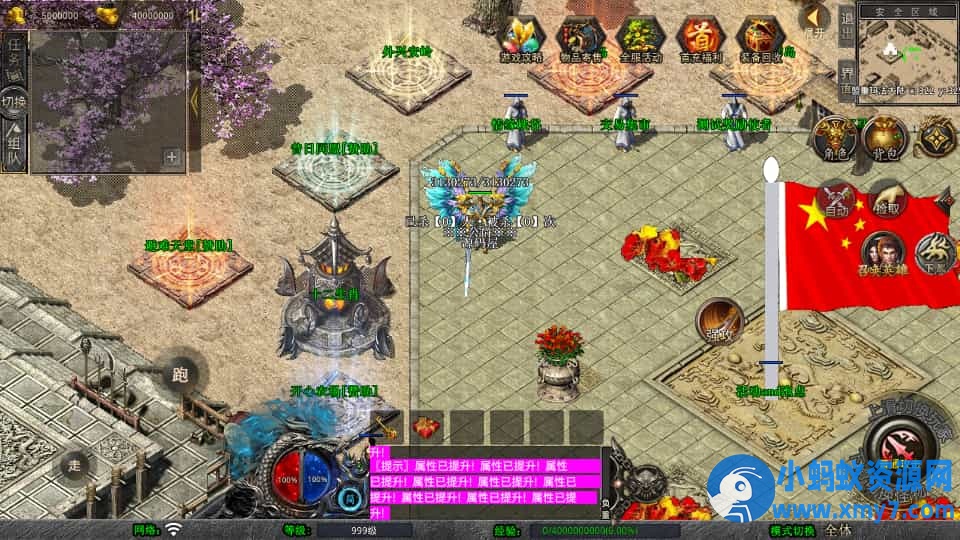960x540 pixels.
Task: Select the 跑 run movement mode
Action: coord(180,376)
